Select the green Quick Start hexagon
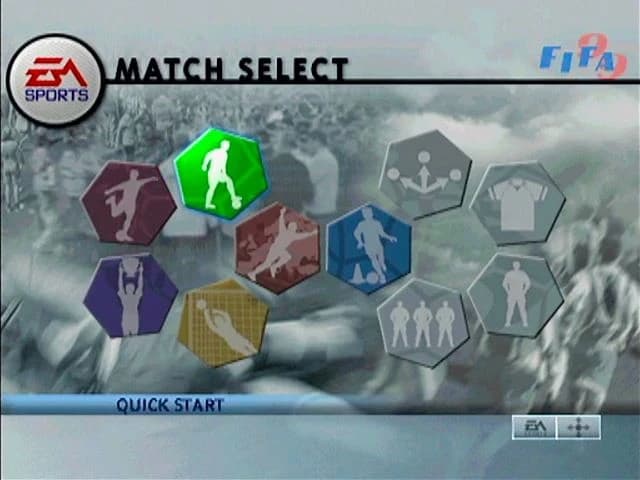Image resolution: width=640 pixels, height=480 pixels. tap(220, 173)
